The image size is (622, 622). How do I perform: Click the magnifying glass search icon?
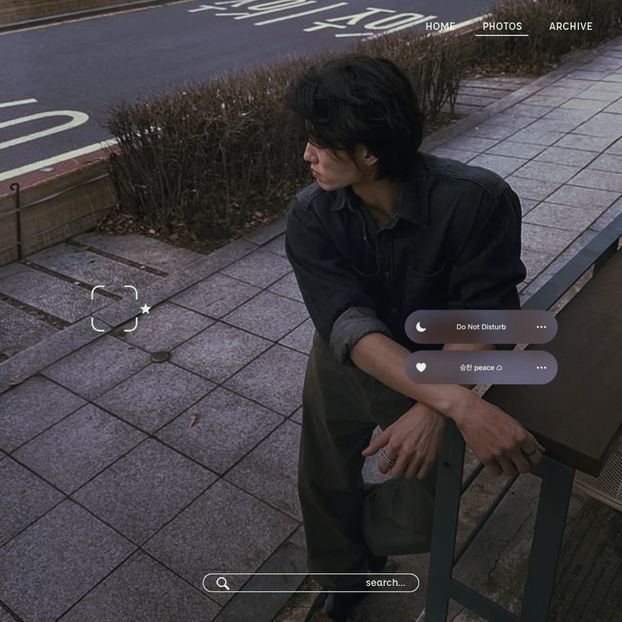223,583
